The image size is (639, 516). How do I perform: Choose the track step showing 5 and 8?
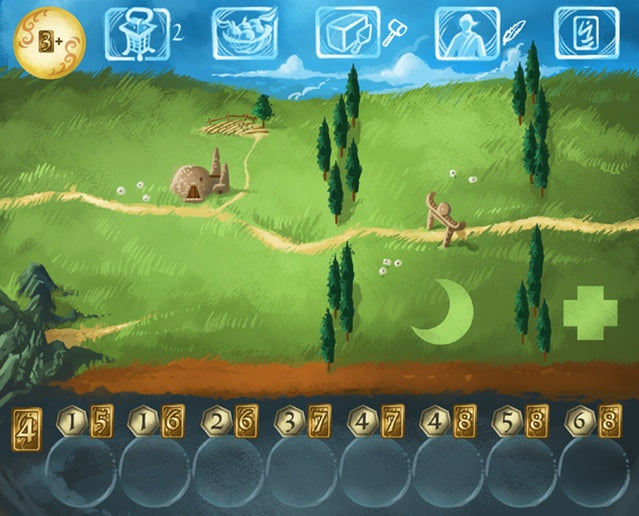click(522, 423)
